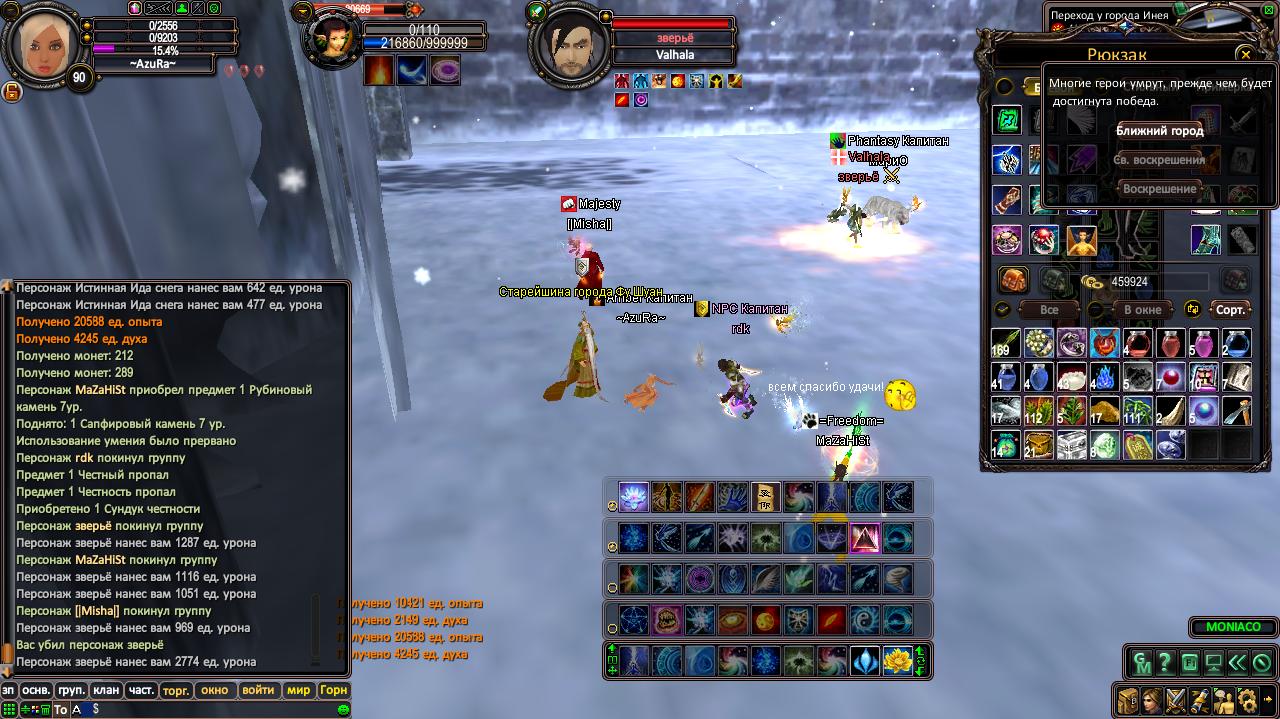The width and height of the screenshot is (1280, 719).
Task: Click the В окне button
Action: click(1142, 310)
